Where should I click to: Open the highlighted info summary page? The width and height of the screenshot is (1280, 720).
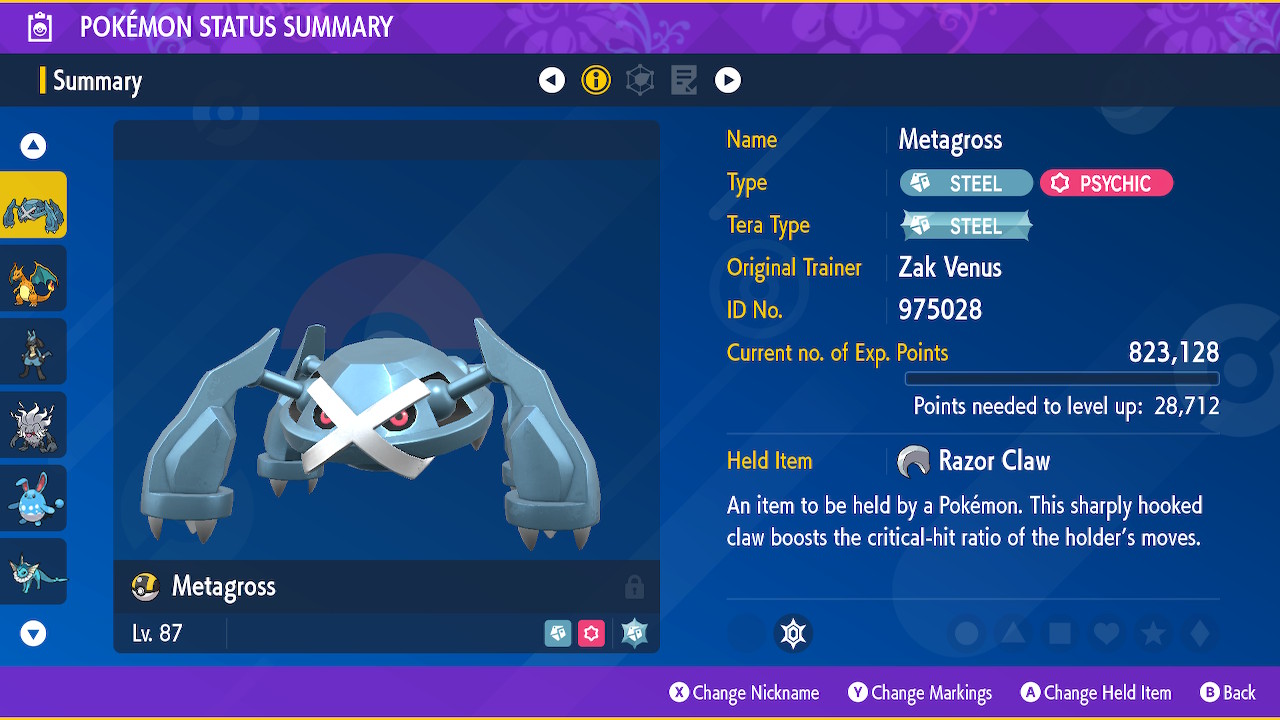[x=596, y=80]
